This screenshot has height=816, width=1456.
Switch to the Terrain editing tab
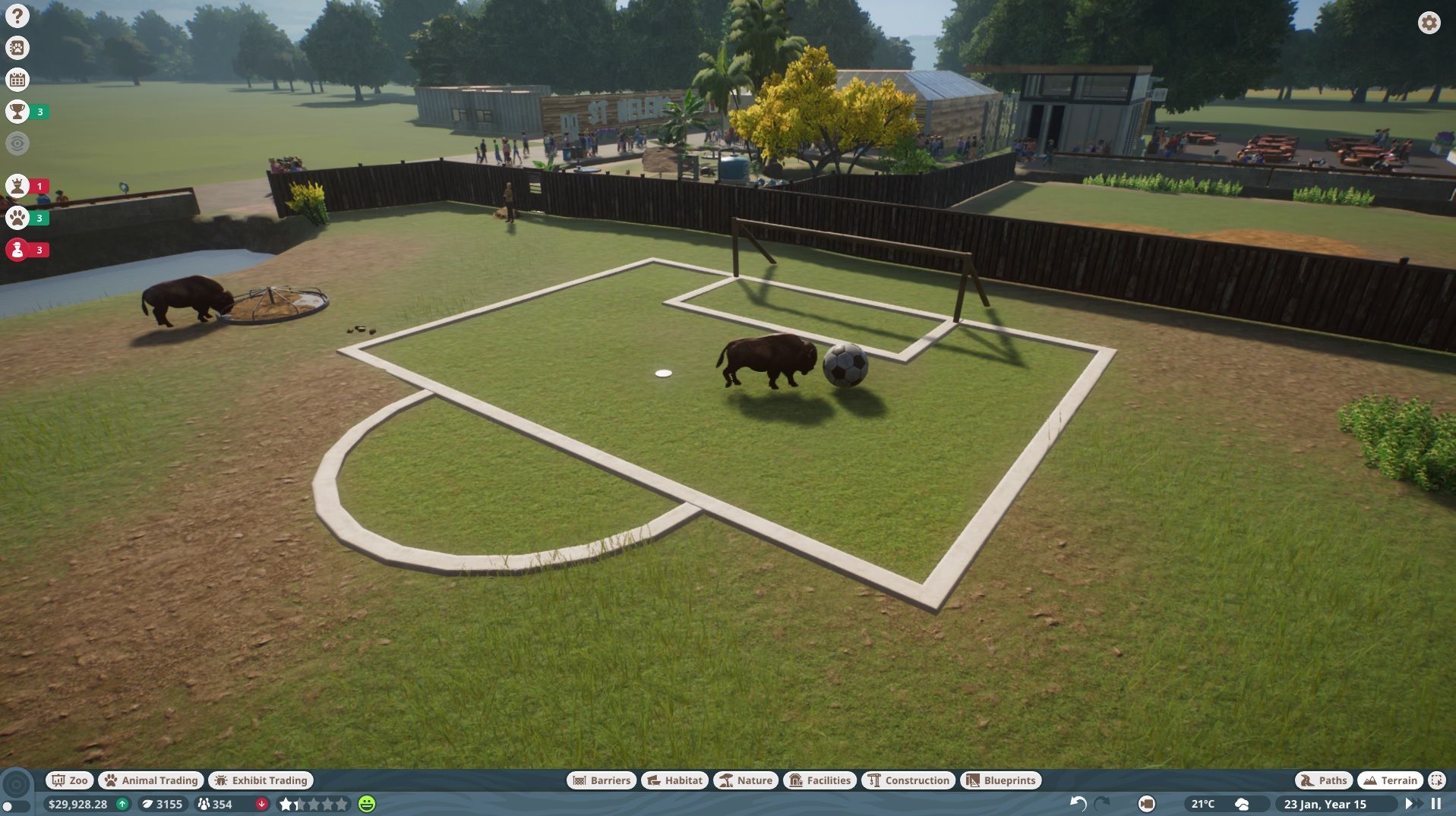click(x=1390, y=780)
